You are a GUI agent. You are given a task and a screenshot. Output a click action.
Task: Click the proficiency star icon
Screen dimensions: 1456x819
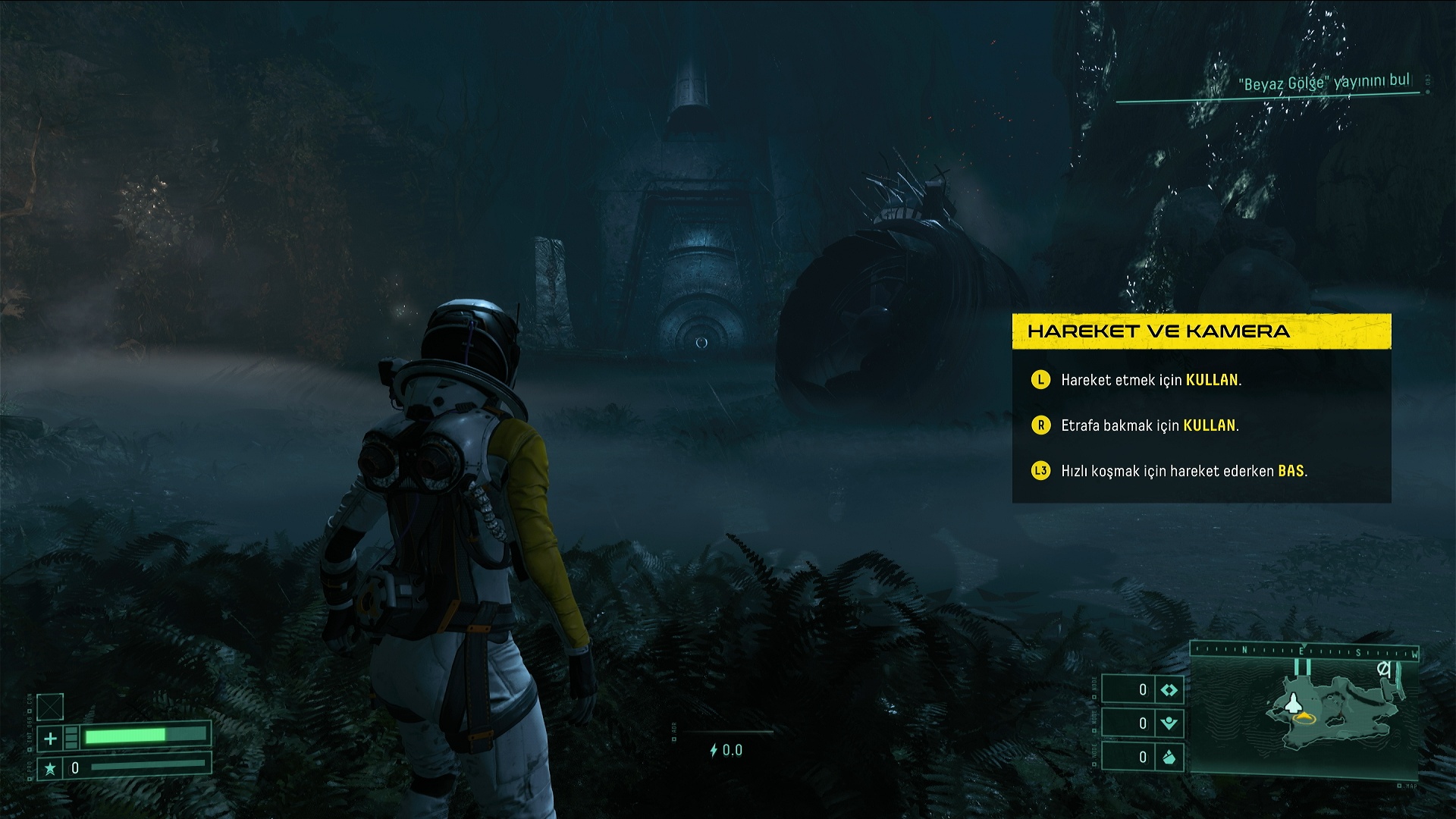point(50,769)
